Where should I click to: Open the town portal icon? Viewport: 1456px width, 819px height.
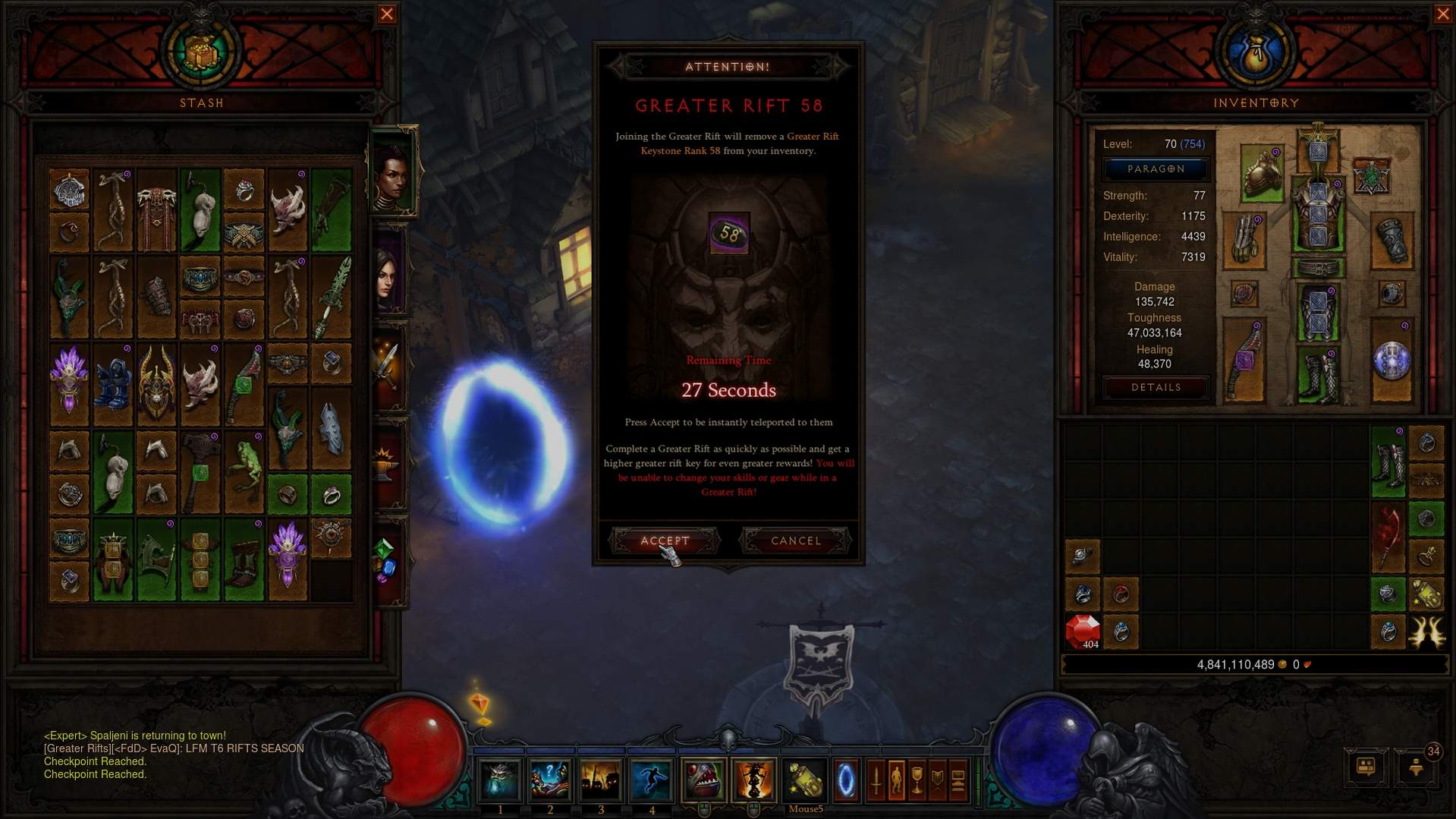pos(846,780)
